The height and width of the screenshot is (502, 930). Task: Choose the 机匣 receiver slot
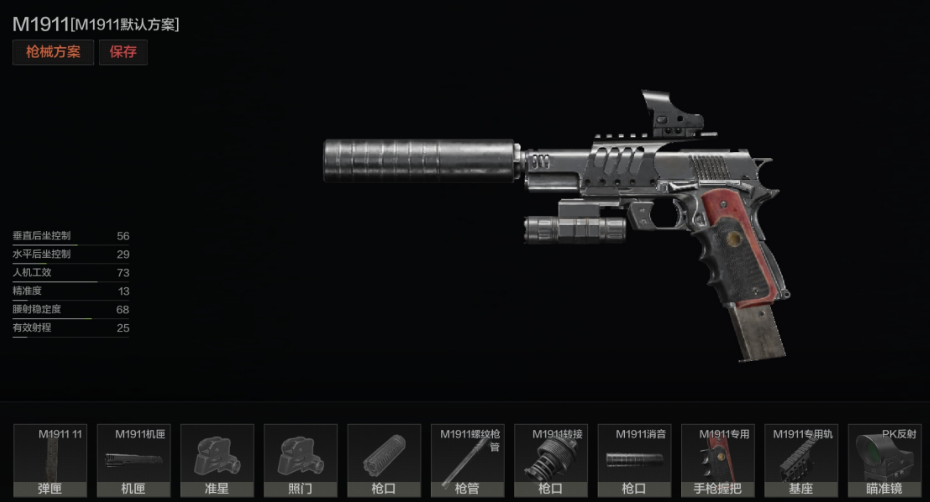[134, 461]
